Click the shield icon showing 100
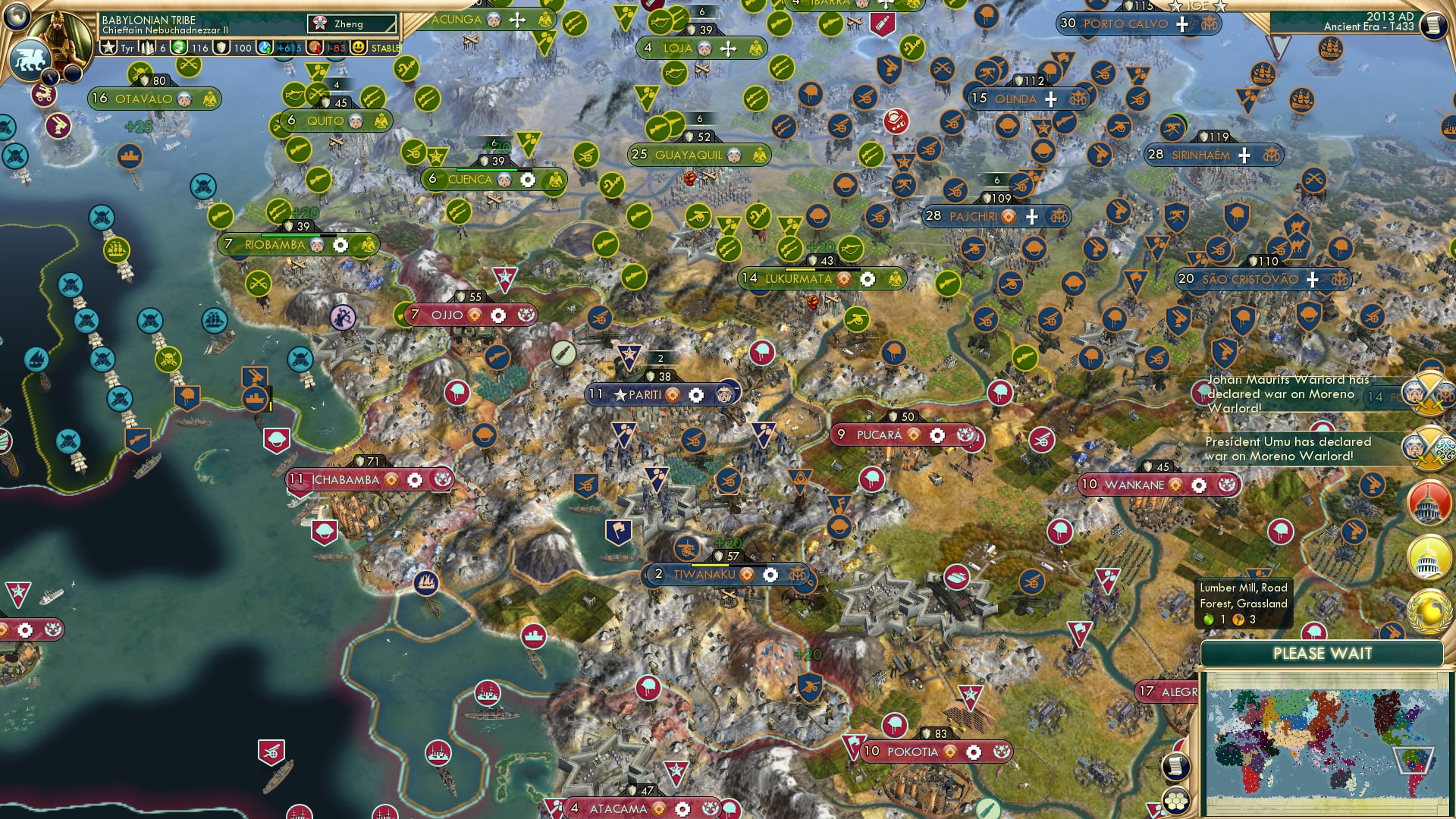This screenshot has width=1456, height=819. [x=221, y=47]
